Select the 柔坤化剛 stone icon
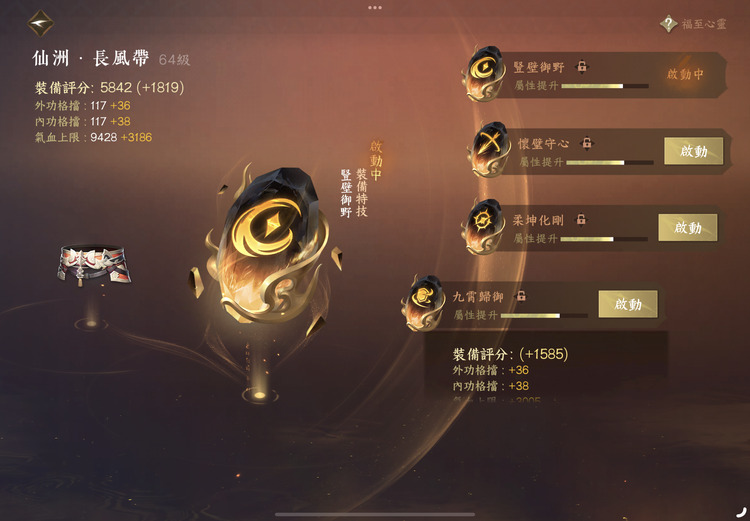750x521 pixels. tap(486, 226)
